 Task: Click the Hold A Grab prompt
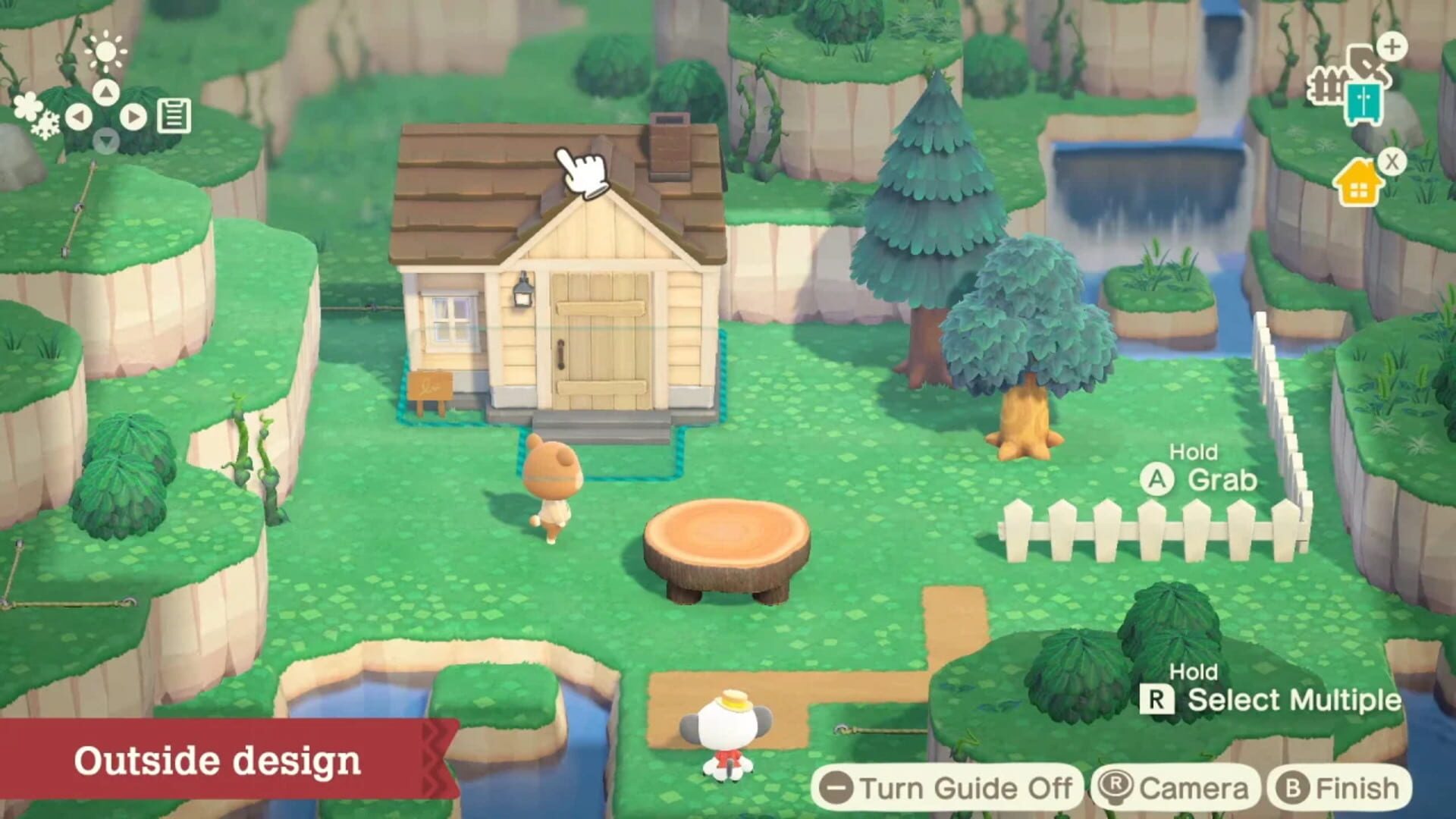click(1200, 465)
